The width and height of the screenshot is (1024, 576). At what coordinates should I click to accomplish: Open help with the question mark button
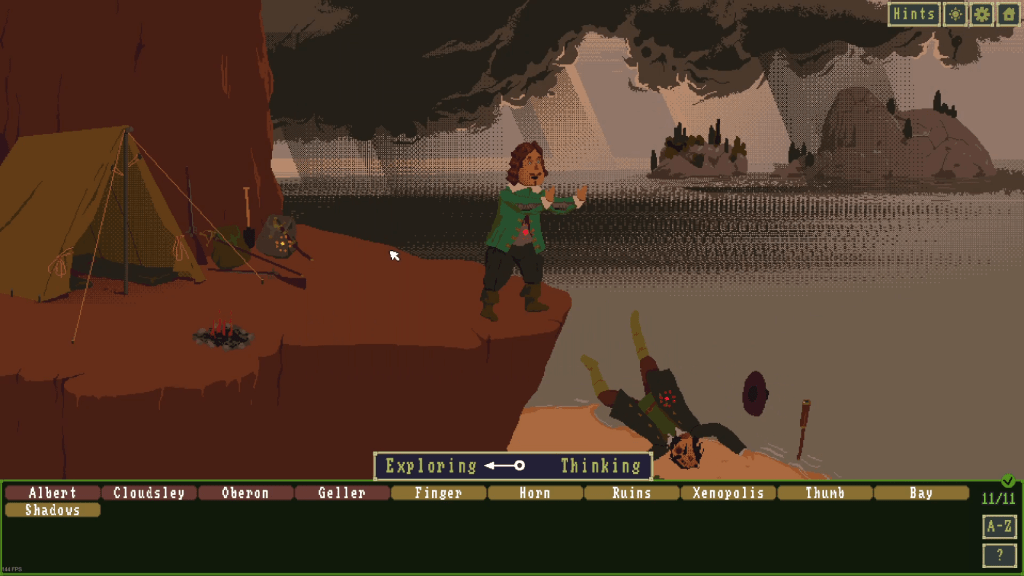(999, 555)
